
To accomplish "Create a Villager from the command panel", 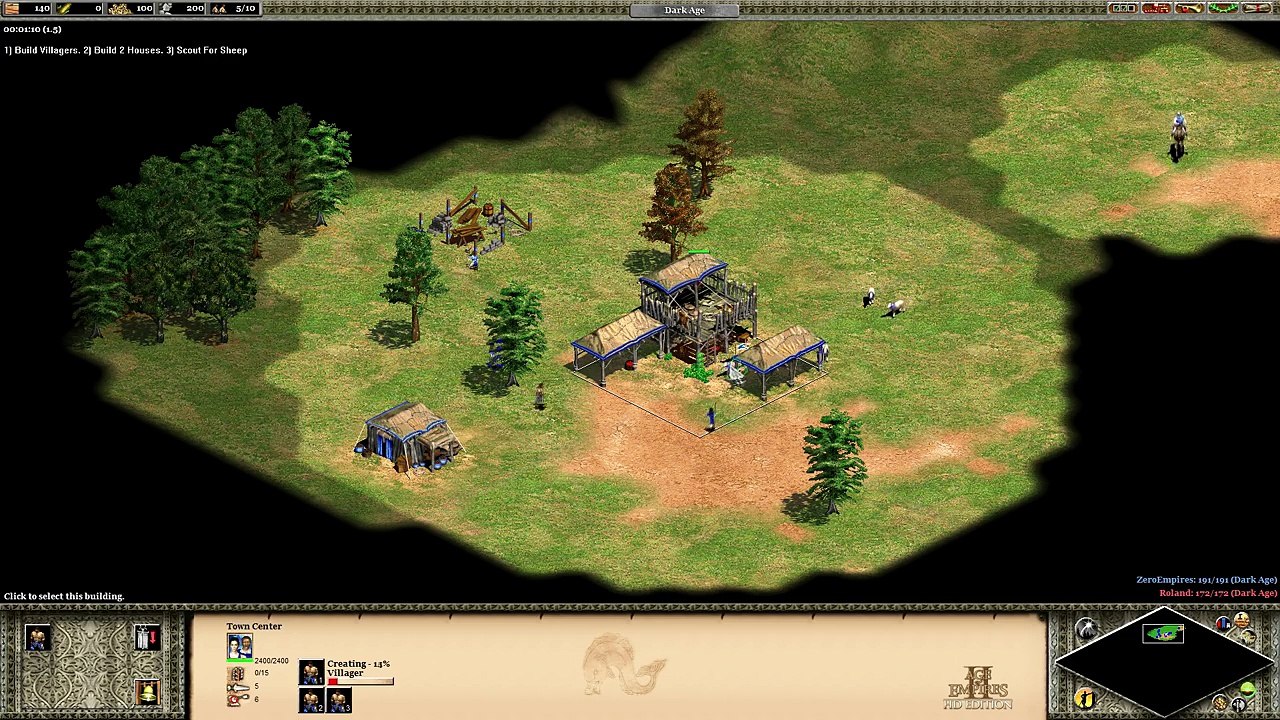I will [38, 638].
